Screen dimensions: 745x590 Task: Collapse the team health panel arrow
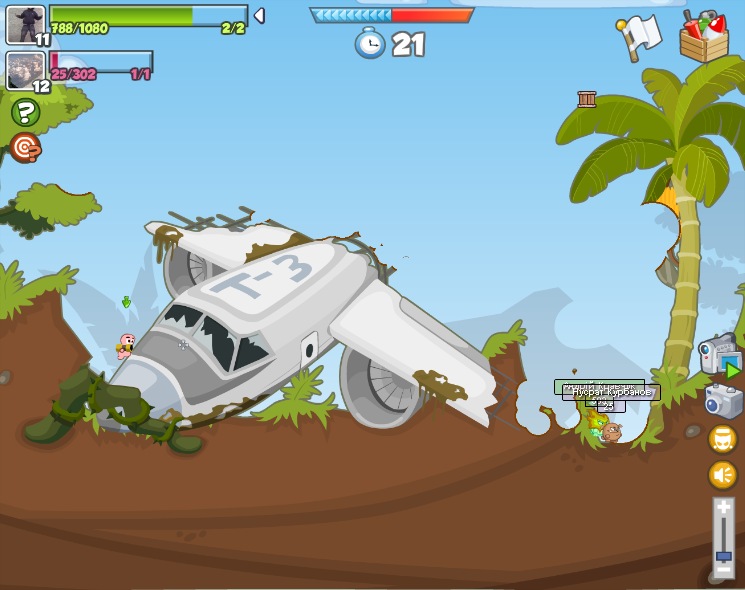click(x=260, y=15)
